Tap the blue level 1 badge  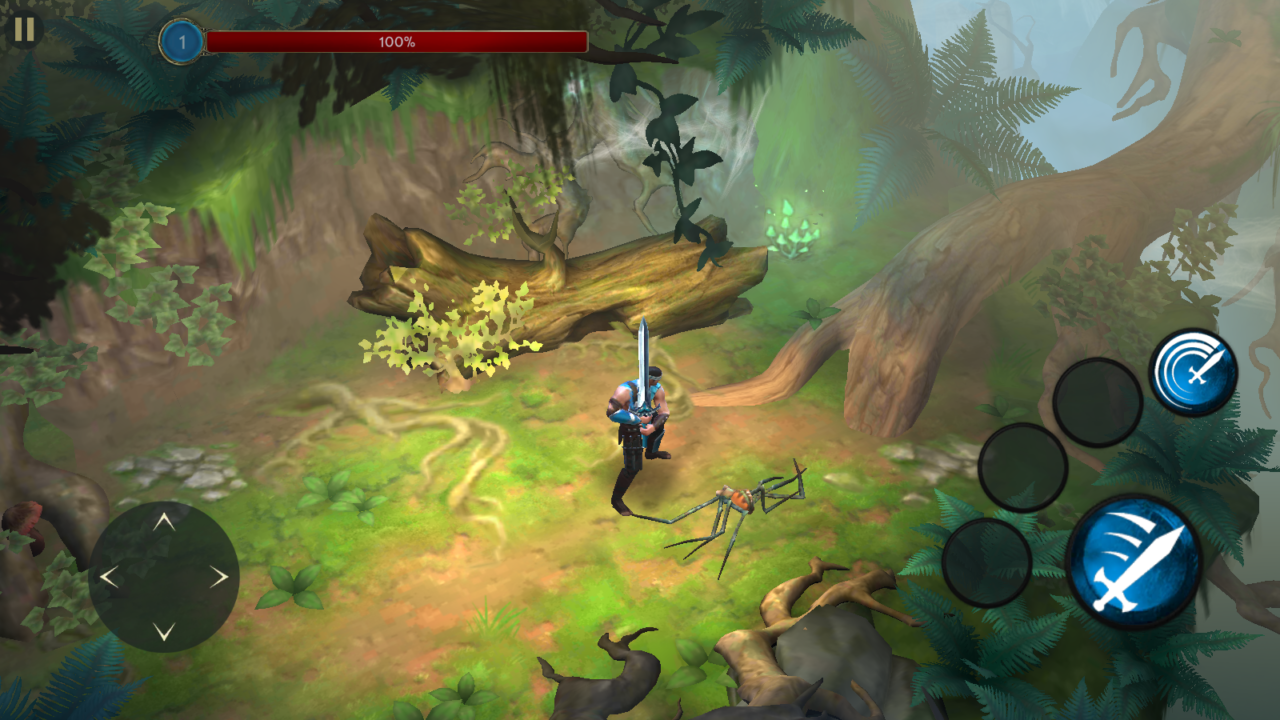tap(180, 41)
